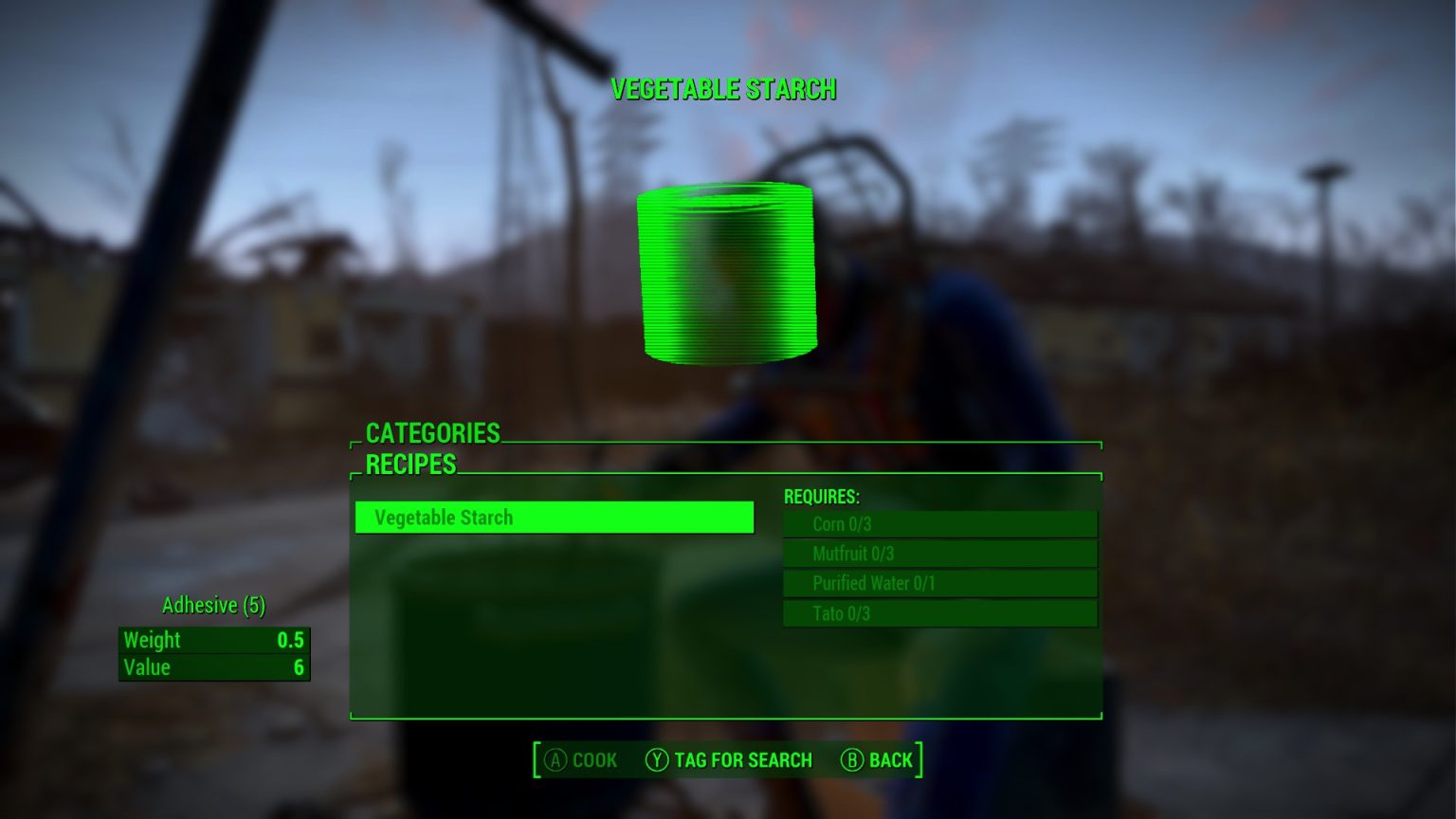The width and height of the screenshot is (1456, 819).
Task: Pick the Tato 0/3 ingredient row
Action: point(939,613)
